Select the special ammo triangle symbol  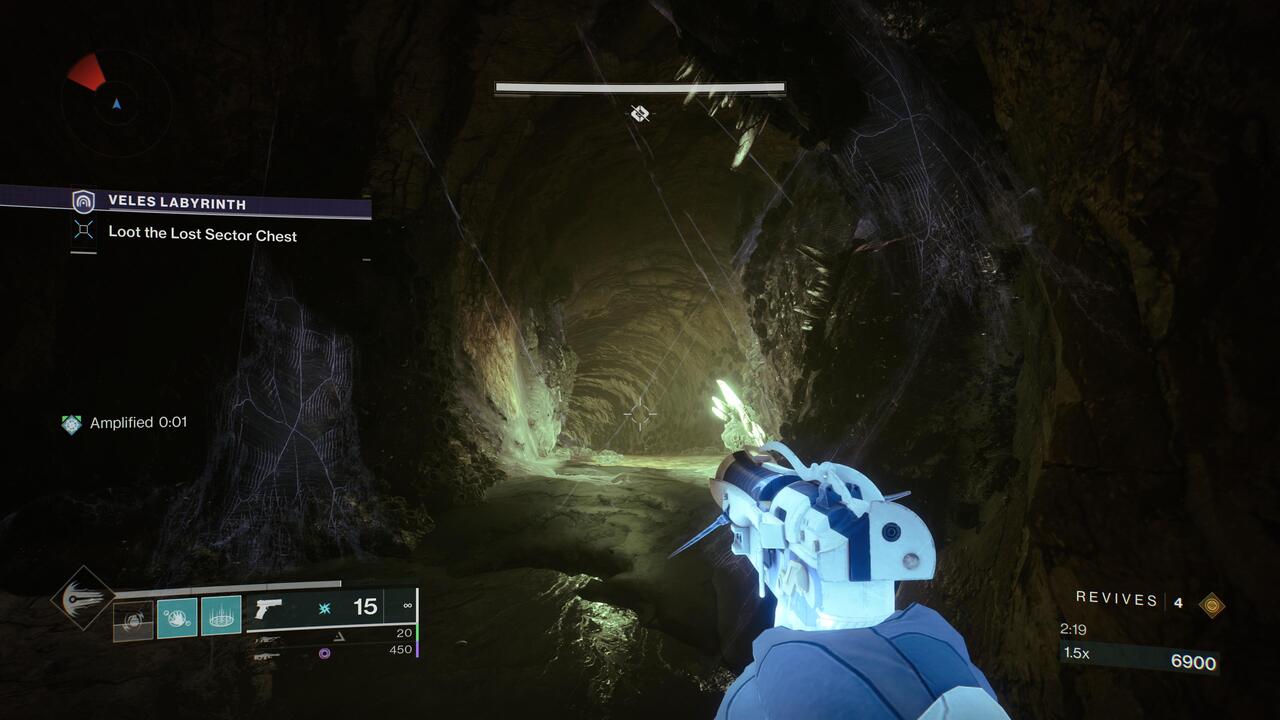[338, 636]
